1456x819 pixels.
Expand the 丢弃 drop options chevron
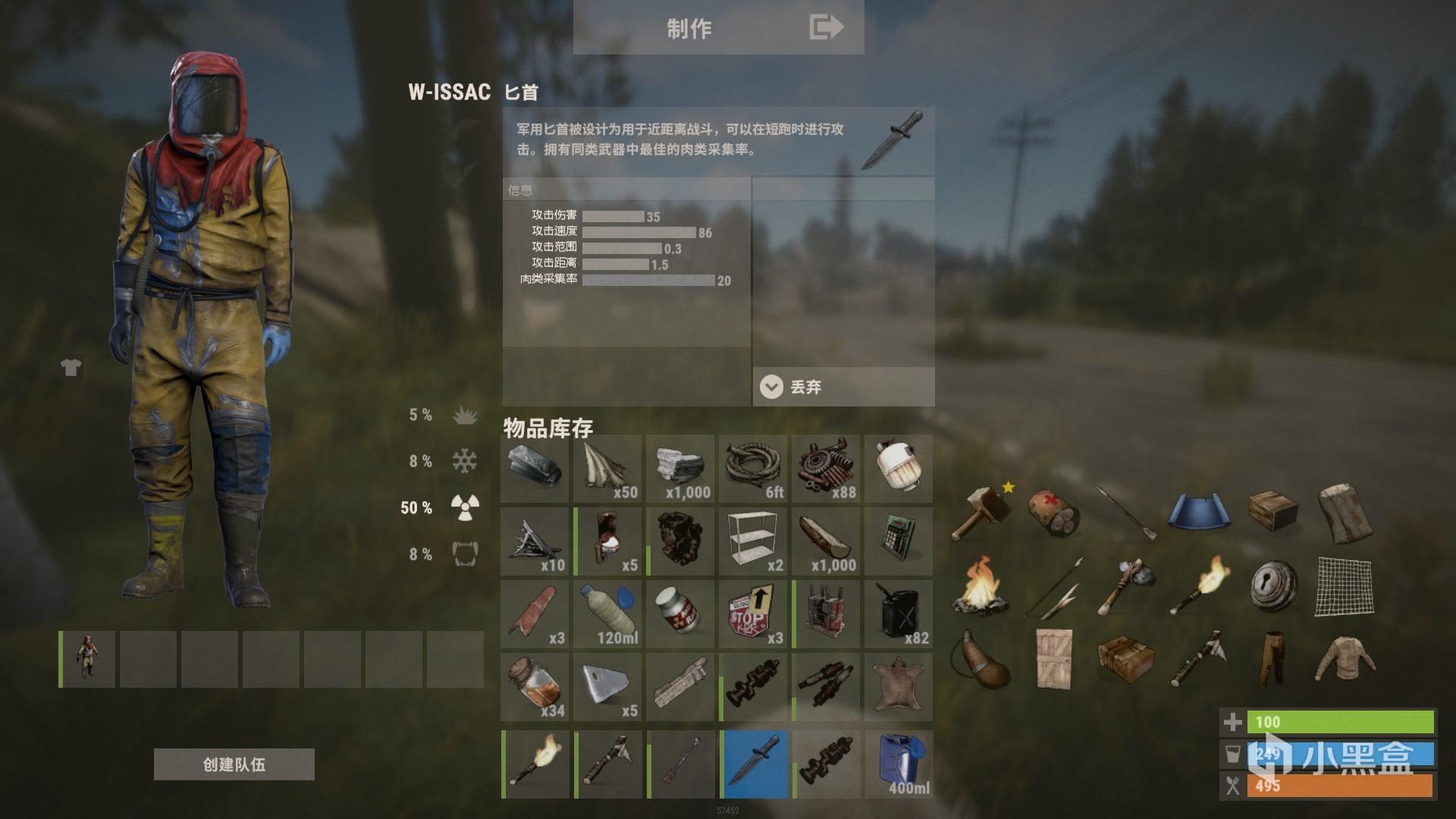[772, 387]
